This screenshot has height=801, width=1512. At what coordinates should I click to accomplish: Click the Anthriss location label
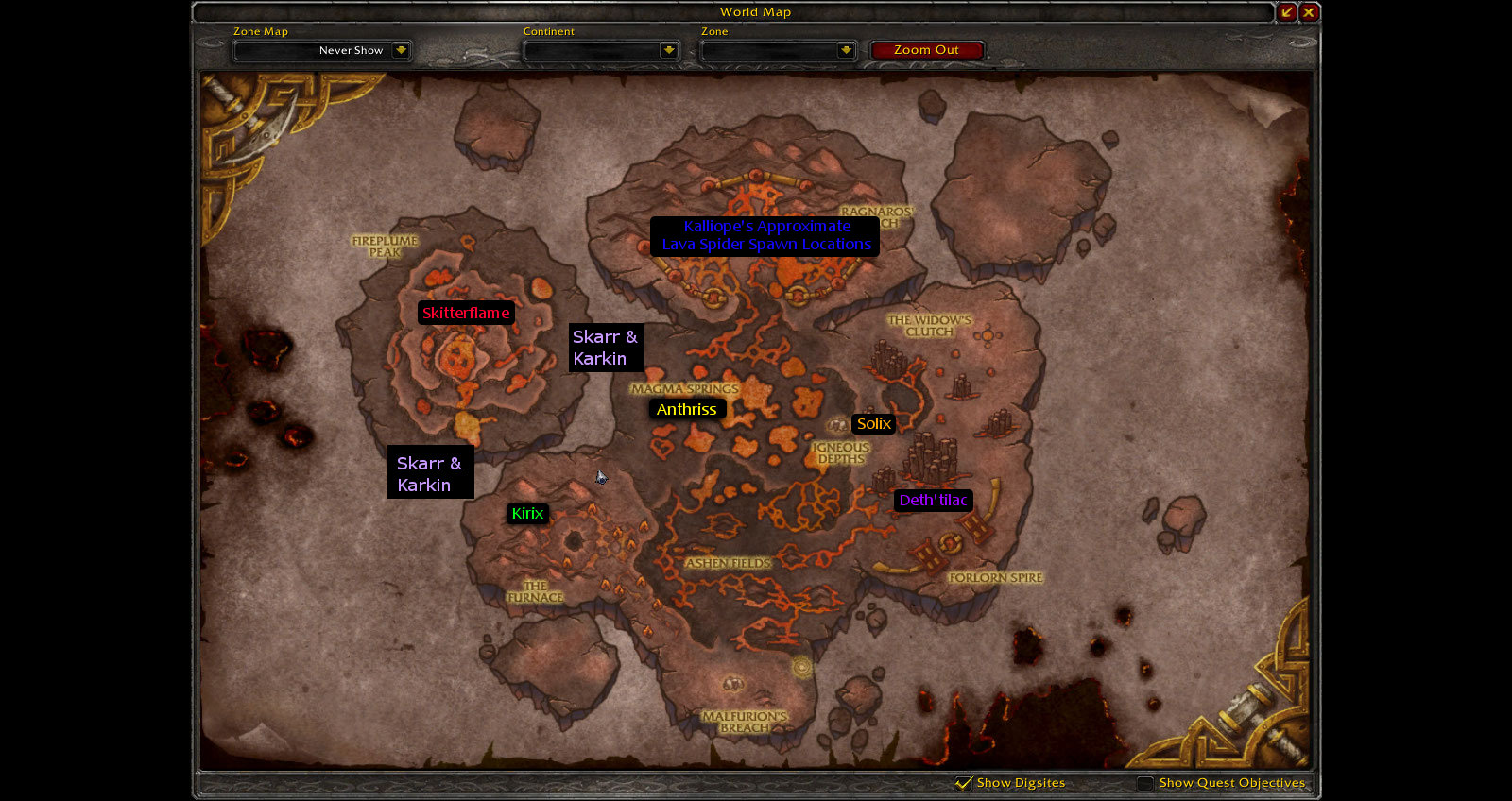click(x=687, y=409)
